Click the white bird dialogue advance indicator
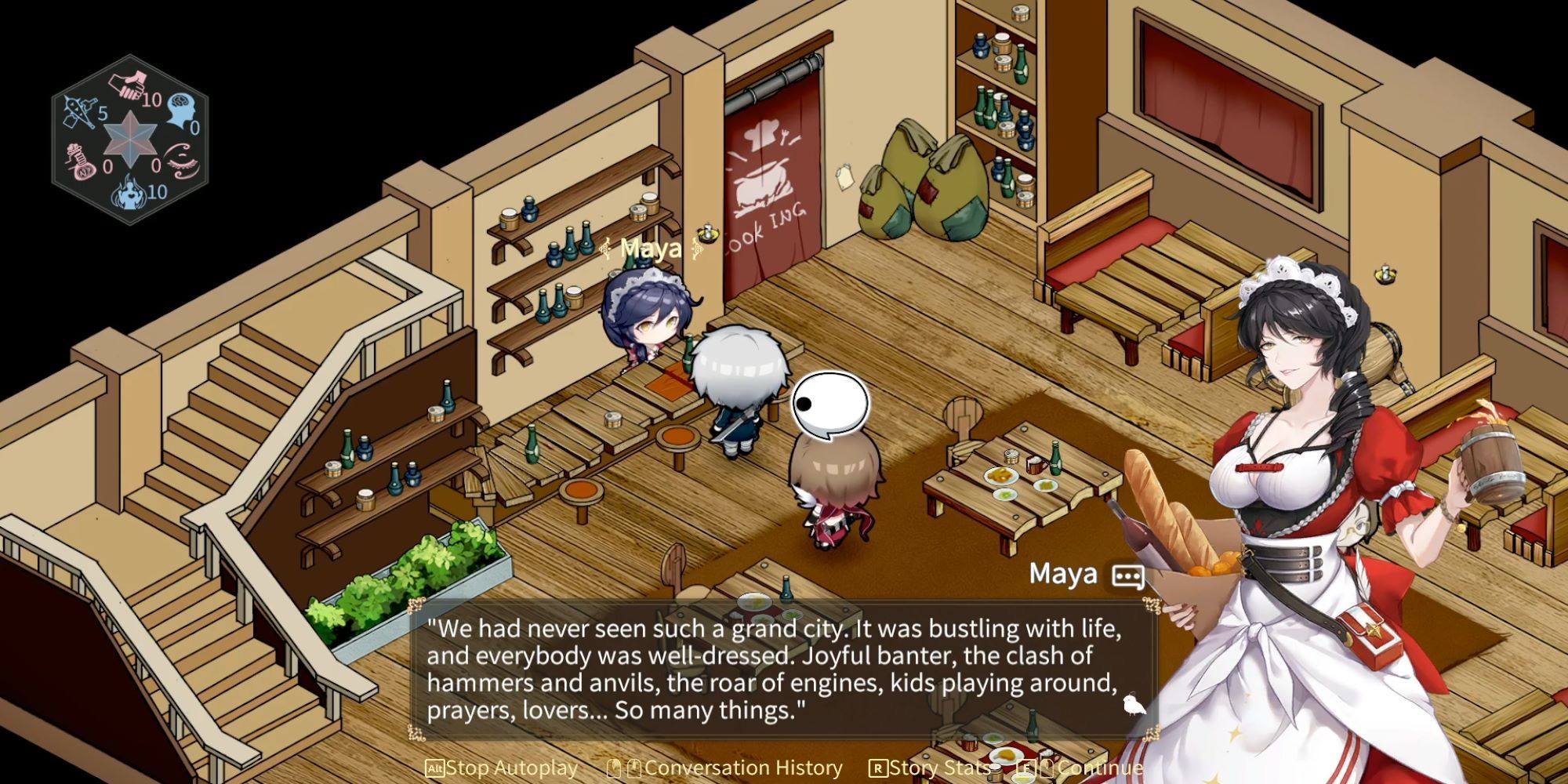Screen dimensions: 1568x784 [x=1133, y=705]
